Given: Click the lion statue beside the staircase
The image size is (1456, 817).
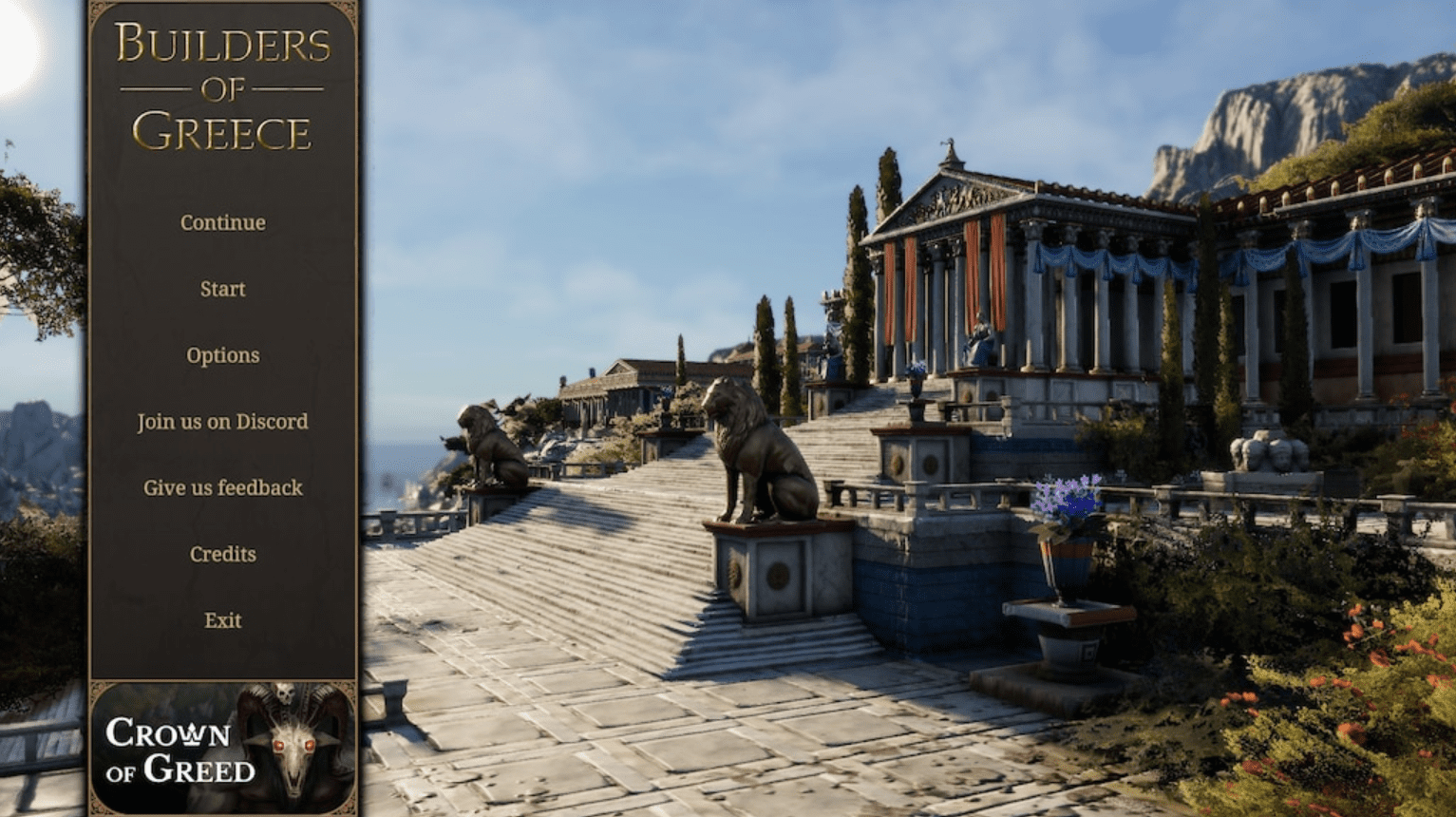Looking at the screenshot, I should pos(760,446).
